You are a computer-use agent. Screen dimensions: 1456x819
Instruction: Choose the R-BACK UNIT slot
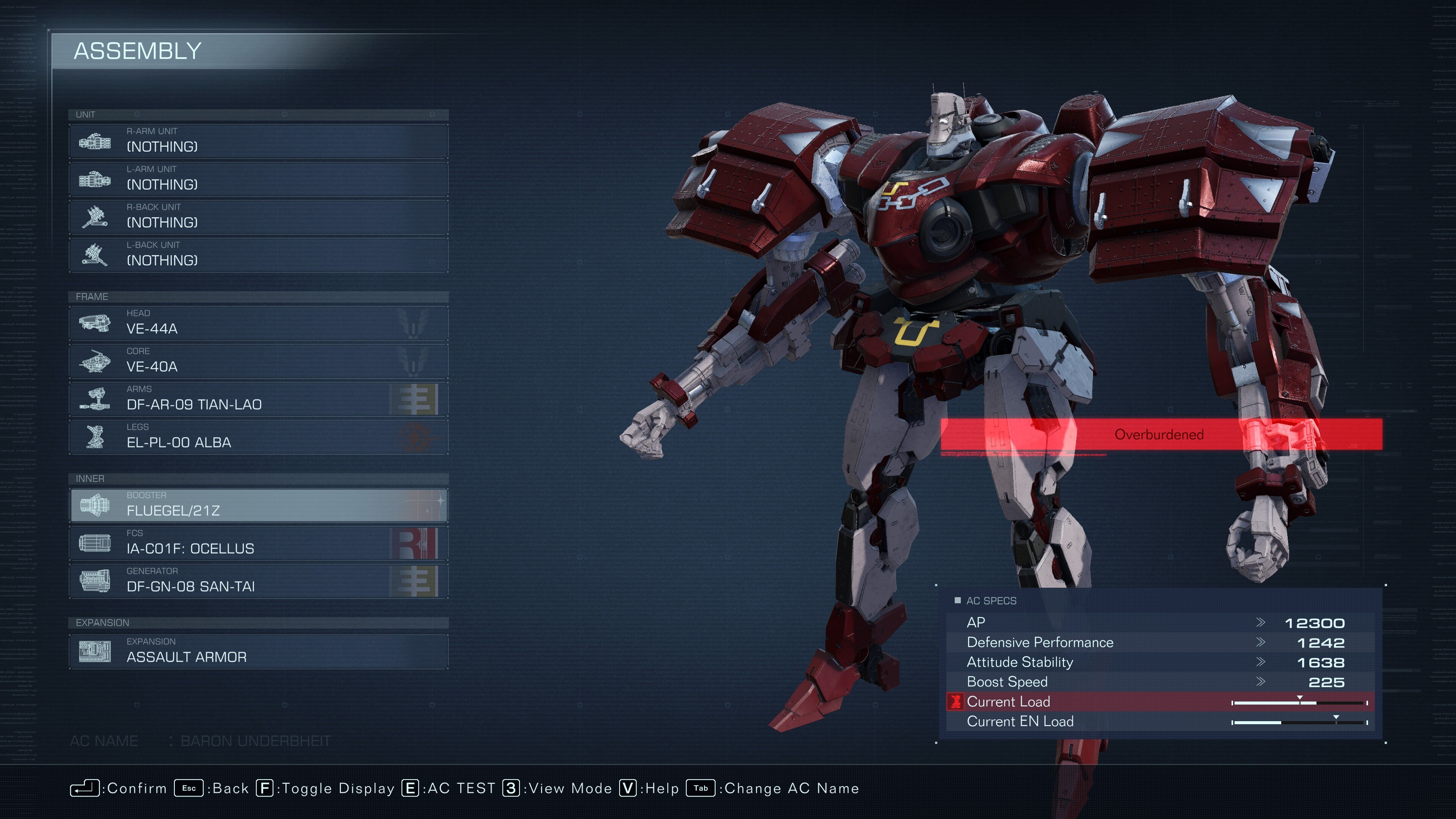click(258, 217)
